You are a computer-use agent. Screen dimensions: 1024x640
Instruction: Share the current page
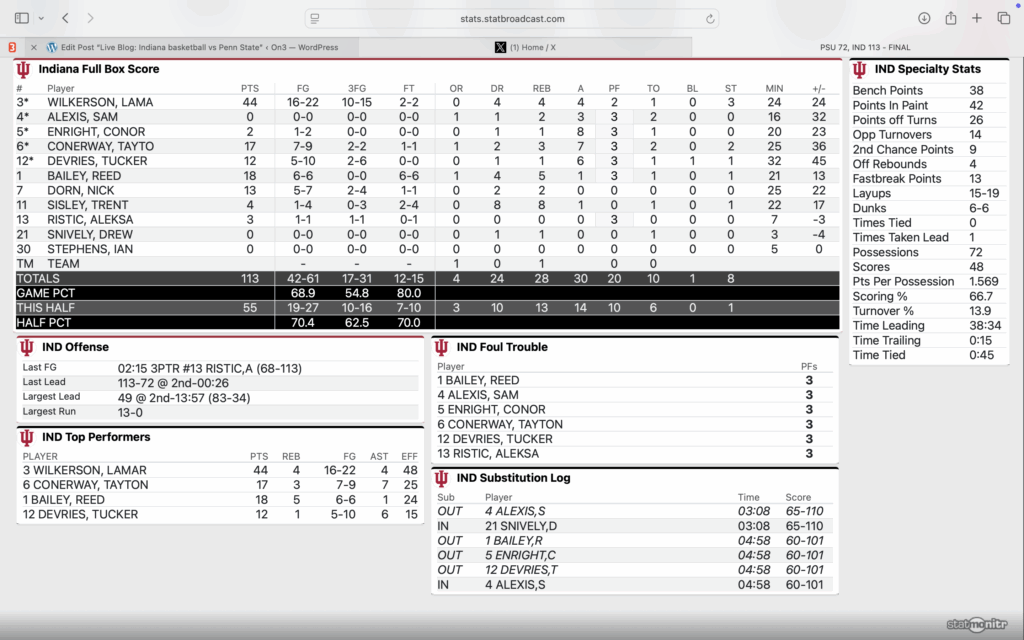[x=951, y=19]
